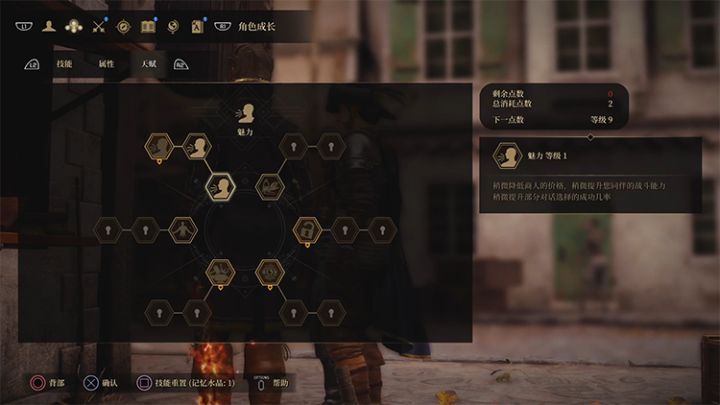Select the highlighted Charisma level 1 talent node
The height and width of the screenshot is (405, 720).
[x=220, y=186]
